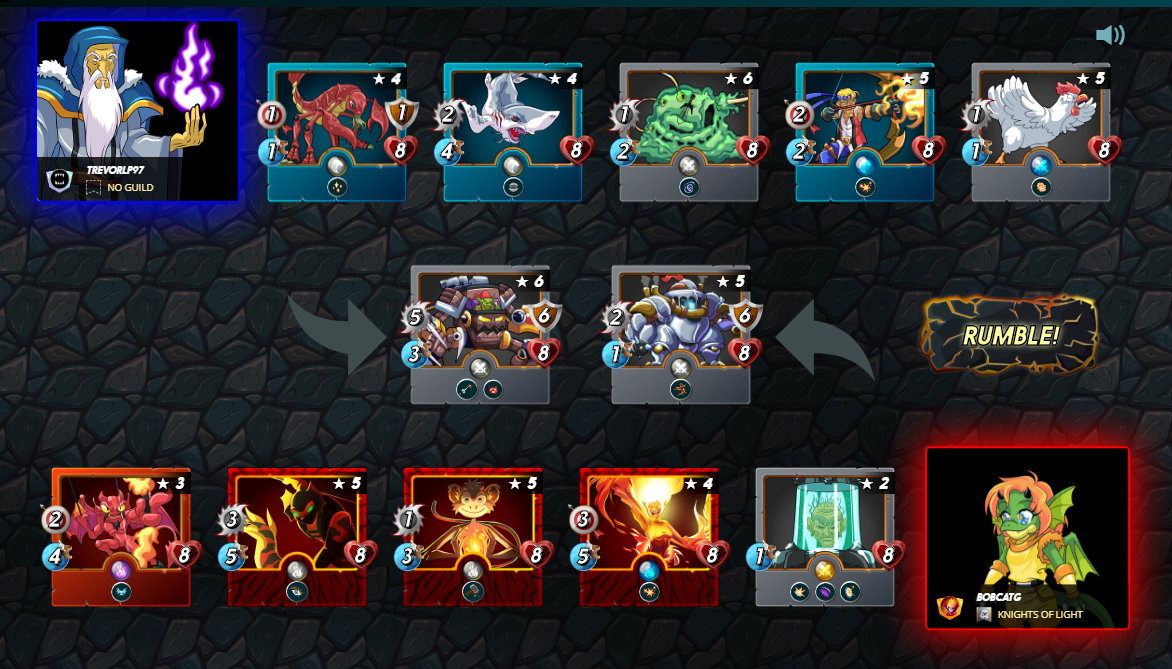Select the white chicken card
The width and height of the screenshot is (1172, 669).
[x=1041, y=132]
